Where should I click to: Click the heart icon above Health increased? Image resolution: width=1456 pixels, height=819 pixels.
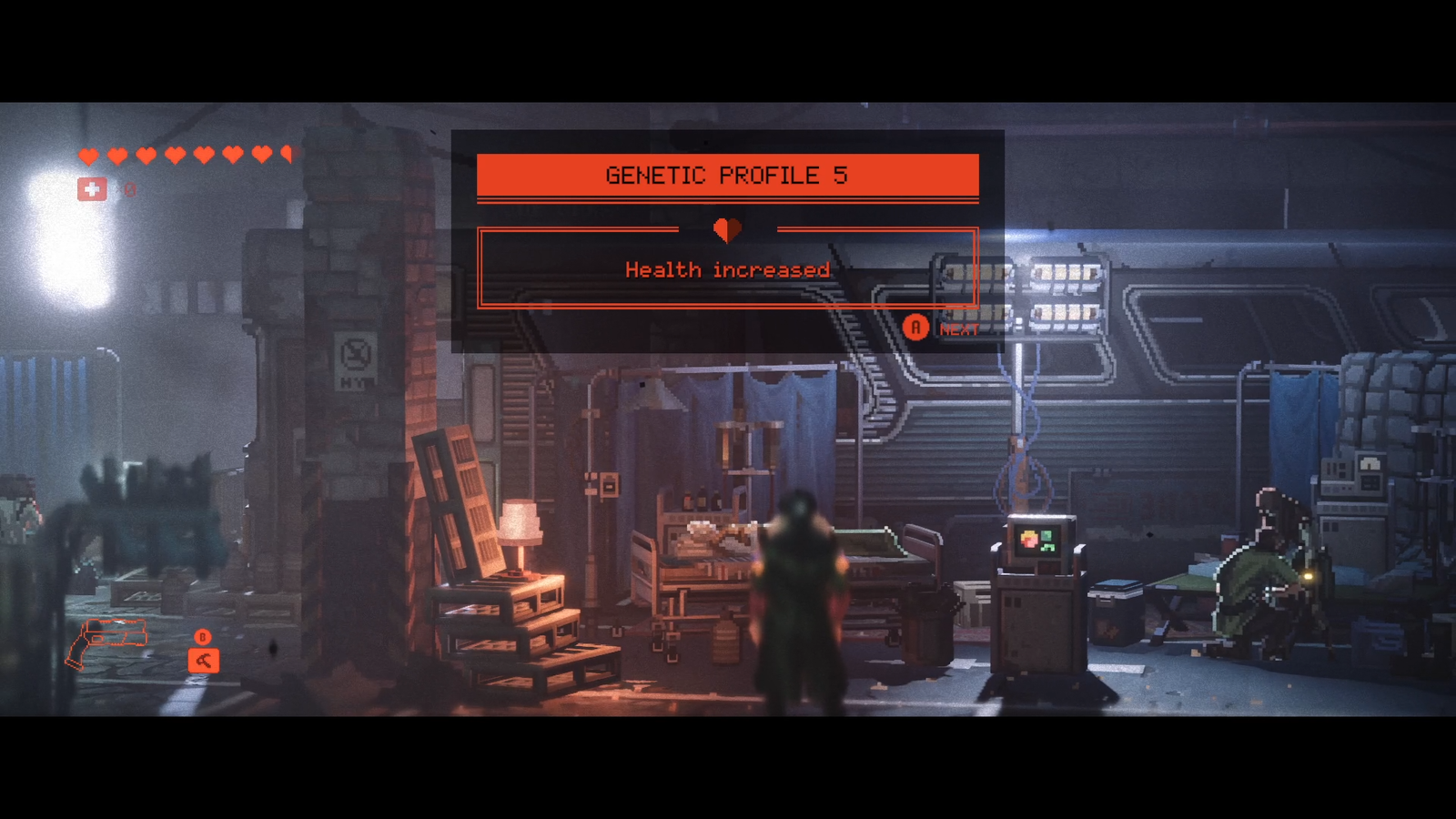click(727, 229)
